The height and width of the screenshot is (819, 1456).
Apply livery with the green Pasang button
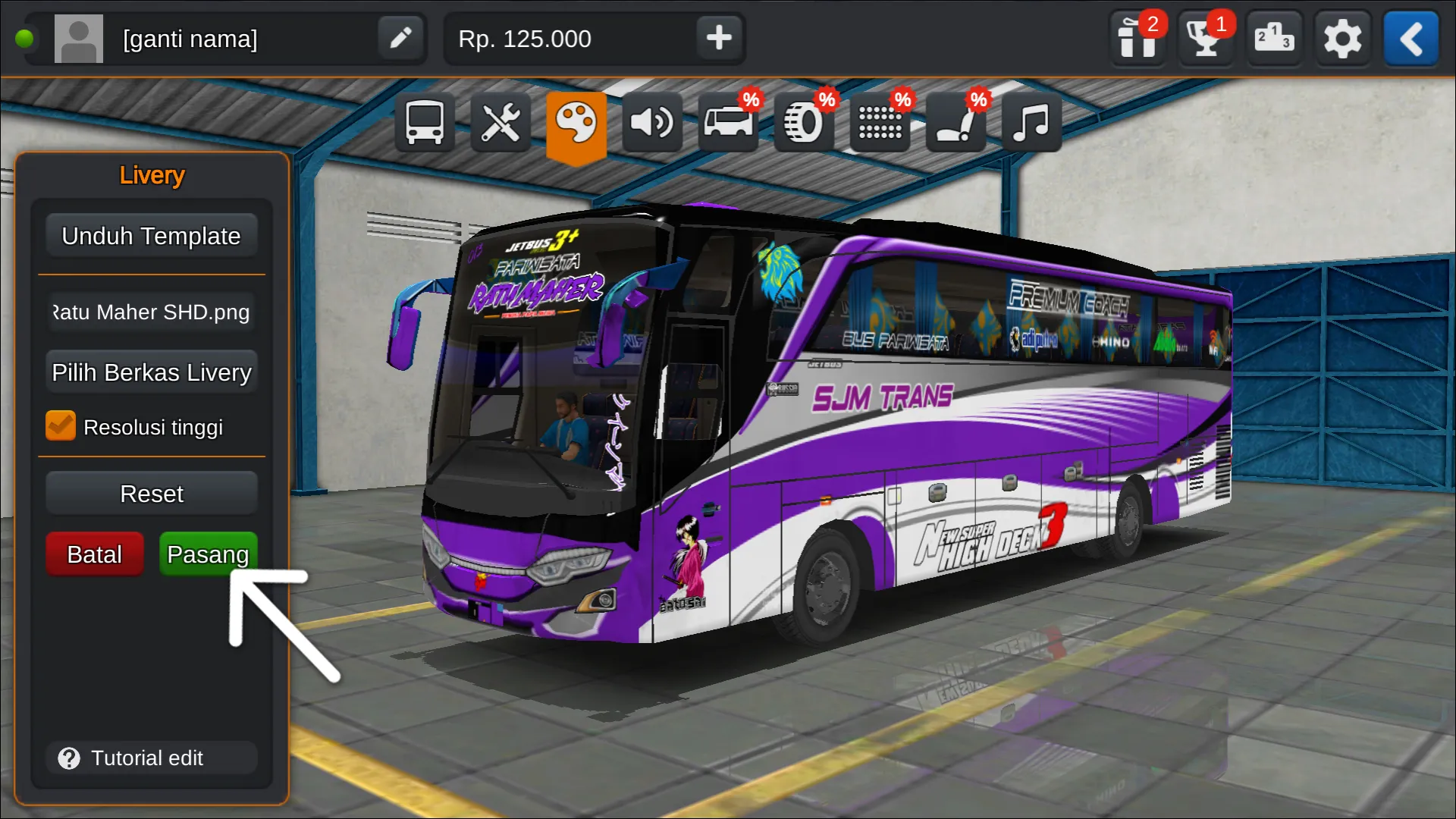[x=208, y=554]
